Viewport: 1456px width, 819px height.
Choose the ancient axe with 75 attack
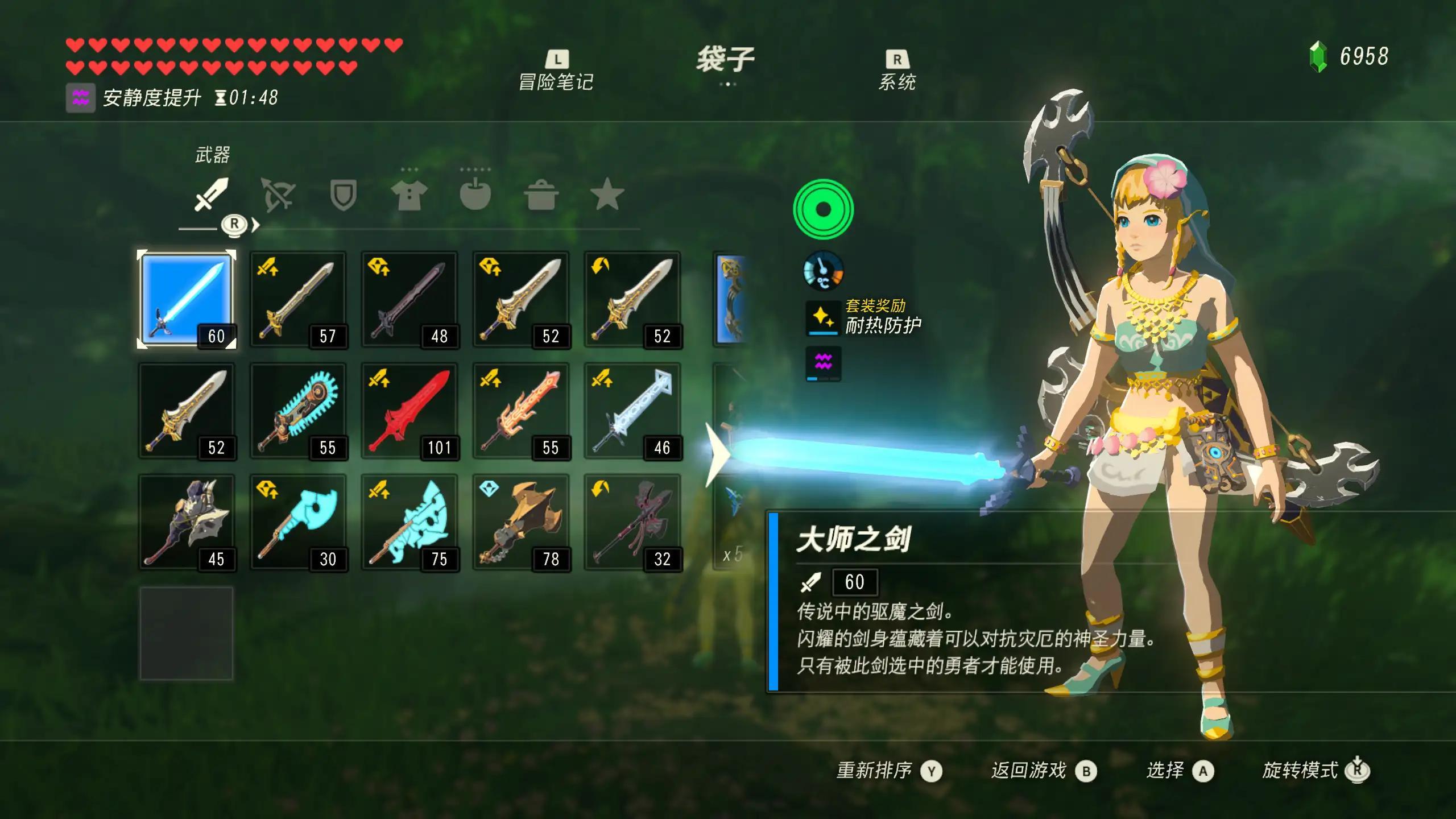point(409,522)
